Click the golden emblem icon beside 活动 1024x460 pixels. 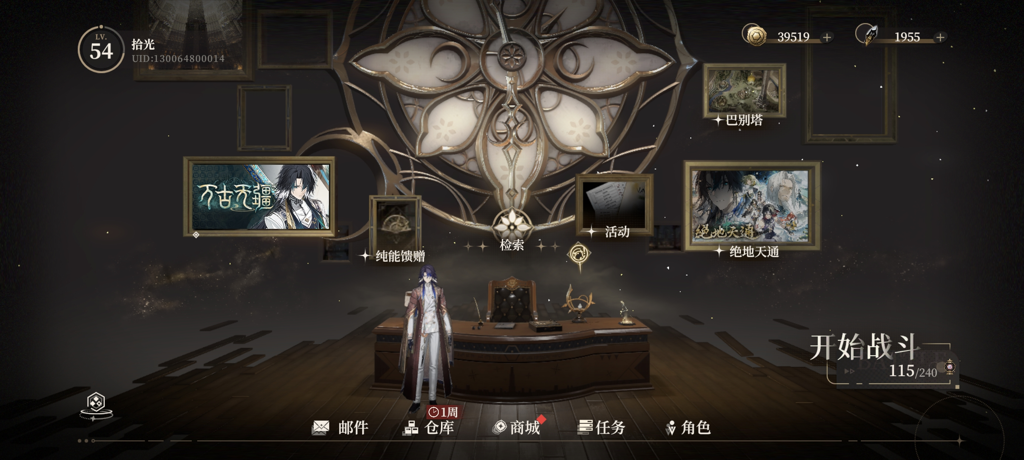click(x=580, y=255)
